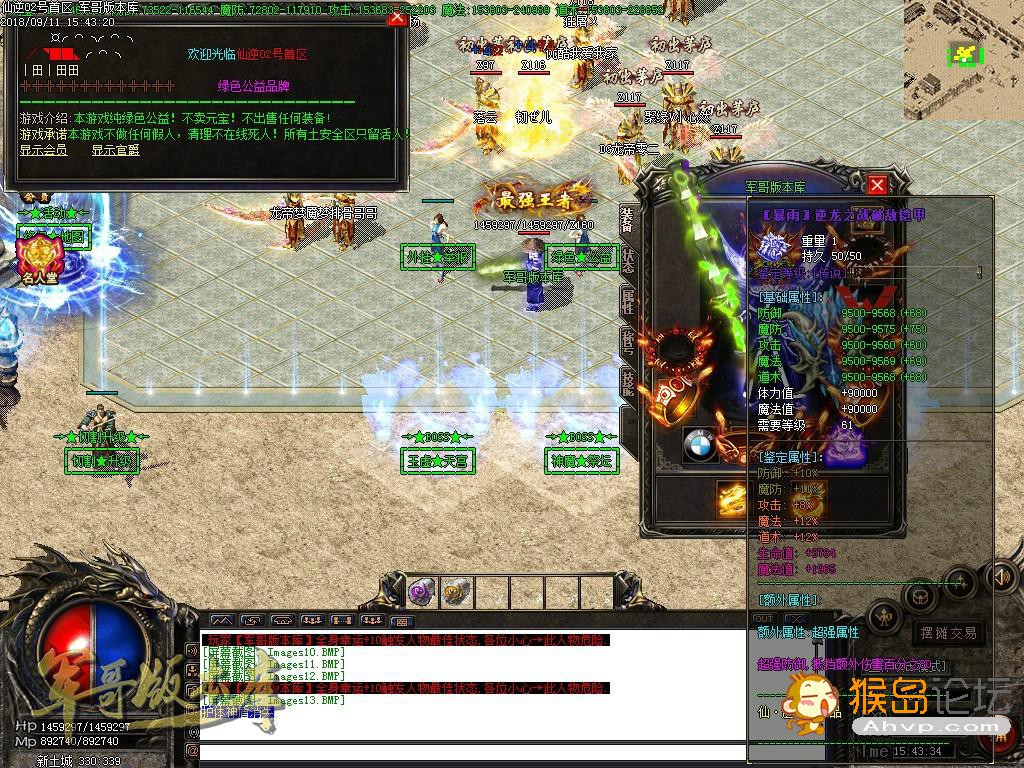Use the yellow scroll in the quick belt
The image size is (1024, 768).
coord(456,592)
